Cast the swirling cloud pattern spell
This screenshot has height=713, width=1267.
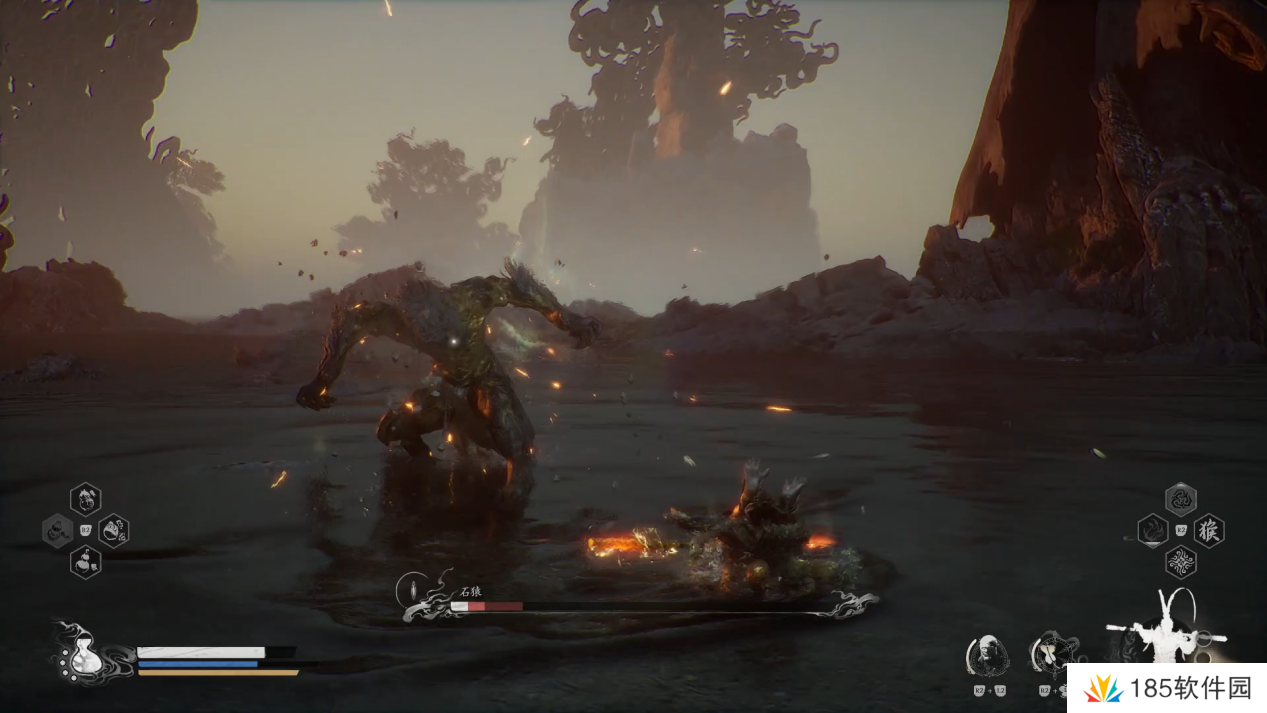pos(1181,562)
